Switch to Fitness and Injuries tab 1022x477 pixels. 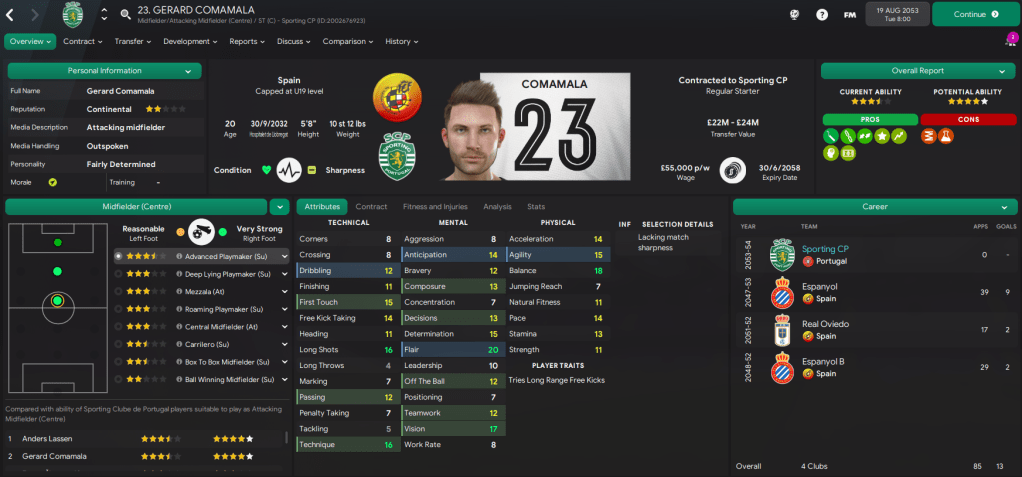(x=434, y=207)
